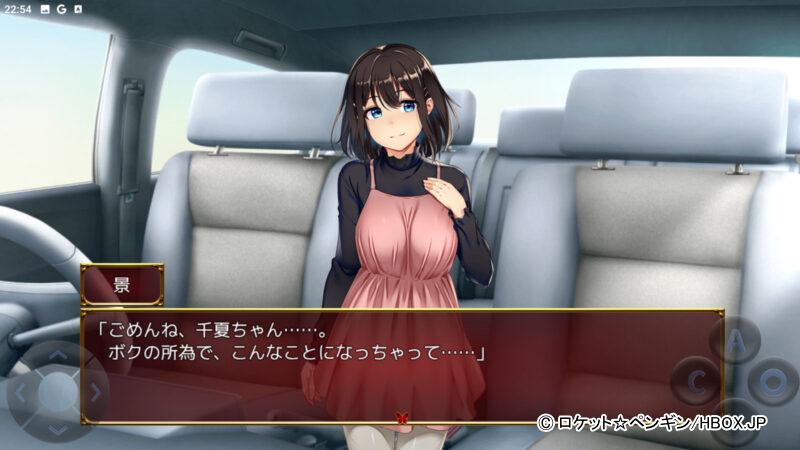Tap the virtual A button

[x=735, y=341]
